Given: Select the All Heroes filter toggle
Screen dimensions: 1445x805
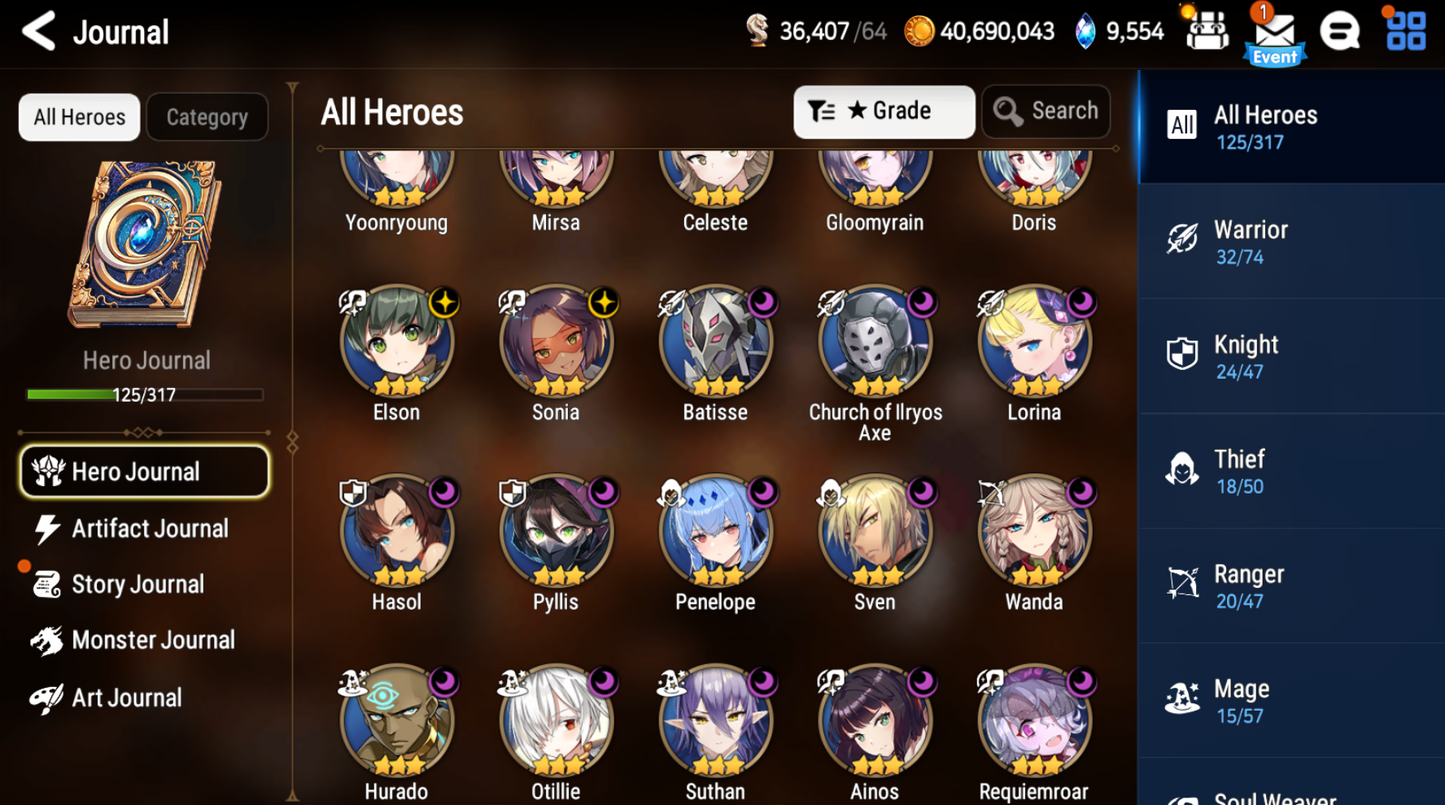Looking at the screenshot, I should point(78,117).
